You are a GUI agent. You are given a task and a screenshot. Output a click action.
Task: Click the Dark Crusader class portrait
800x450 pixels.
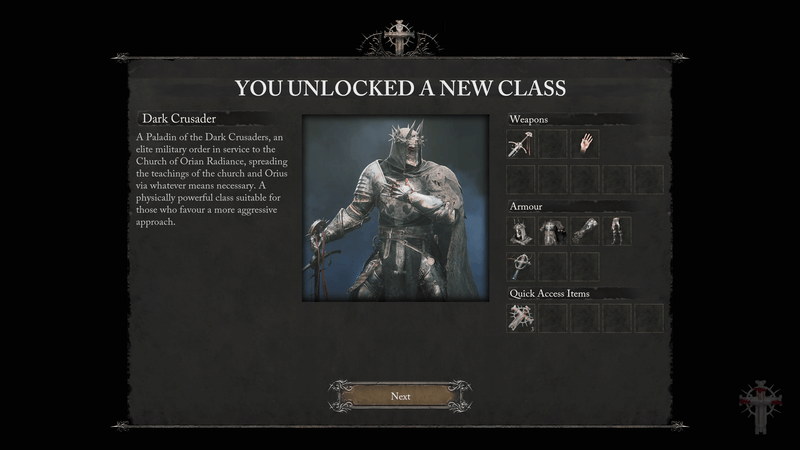point(395,207)
